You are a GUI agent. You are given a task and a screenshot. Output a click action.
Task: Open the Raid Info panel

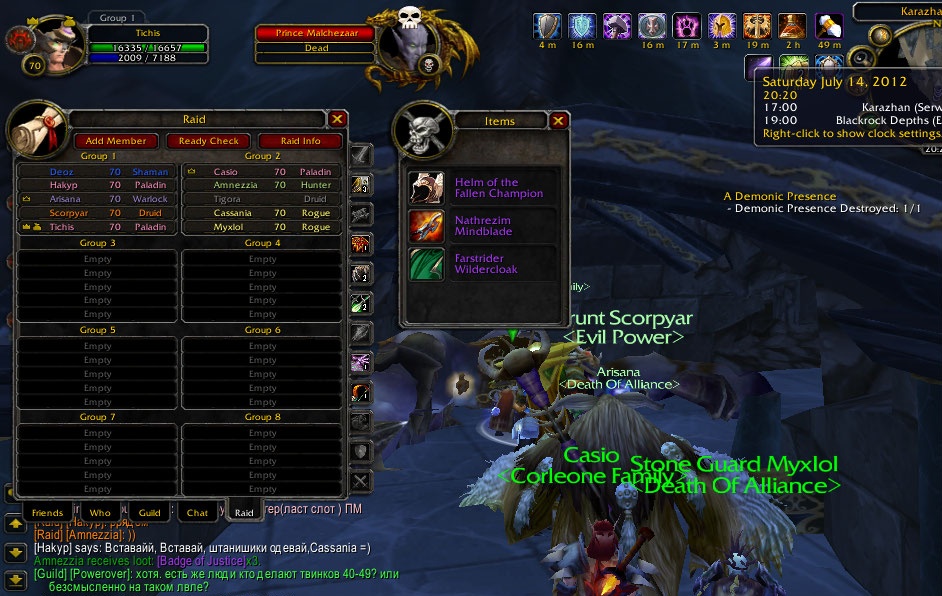[x=300, y=141]
